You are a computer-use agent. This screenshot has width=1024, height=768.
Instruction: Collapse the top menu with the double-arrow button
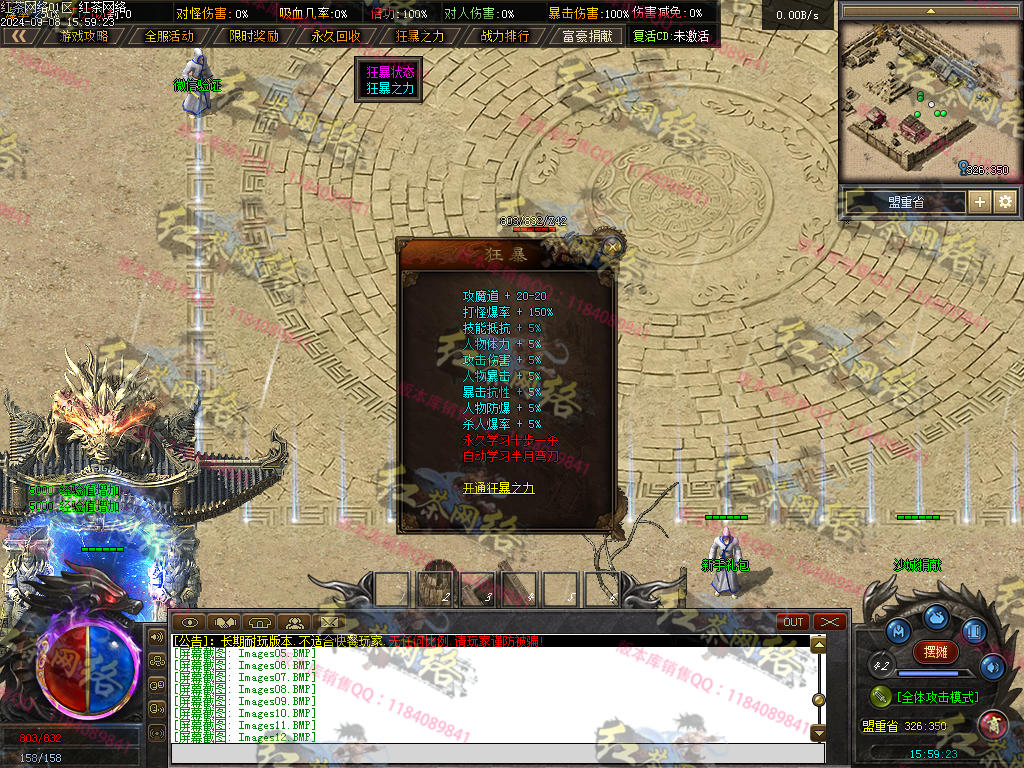pos(18,36)
